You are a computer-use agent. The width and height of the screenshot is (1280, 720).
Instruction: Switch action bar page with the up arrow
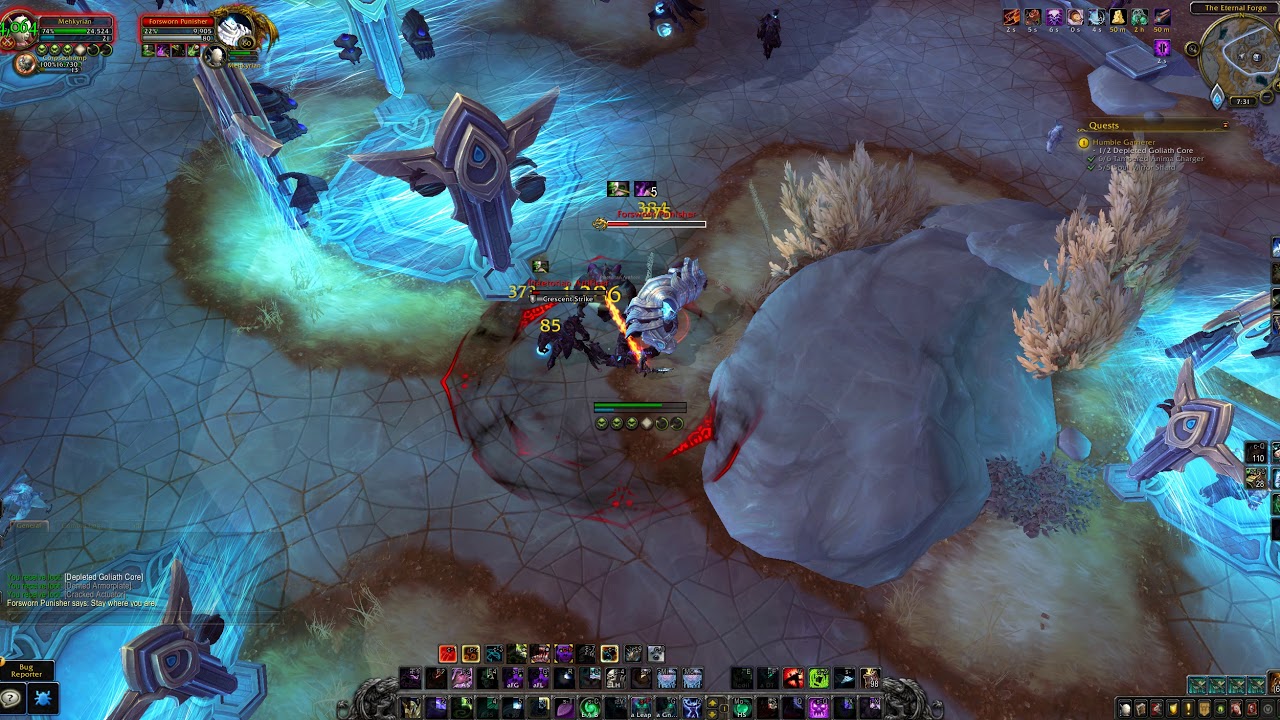pyautogui.click(x=712, y=702)
